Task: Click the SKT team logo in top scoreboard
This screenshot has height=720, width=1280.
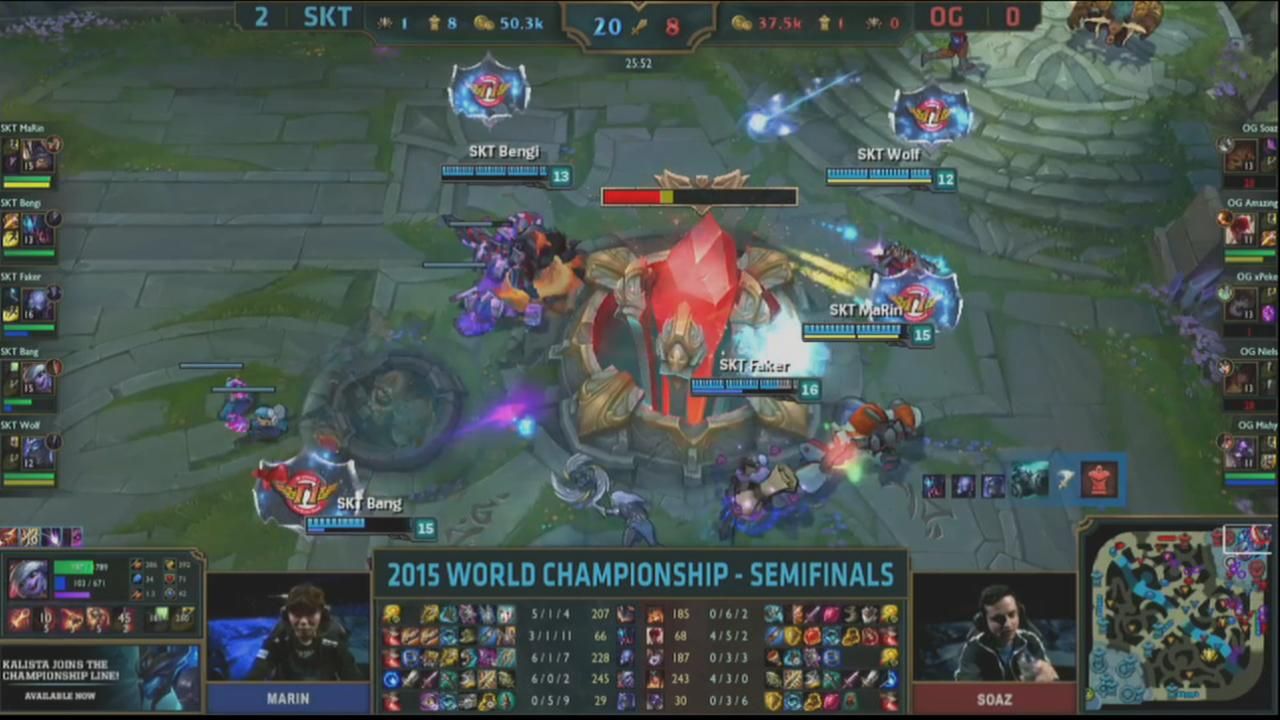Action: [x=328, y=17]
